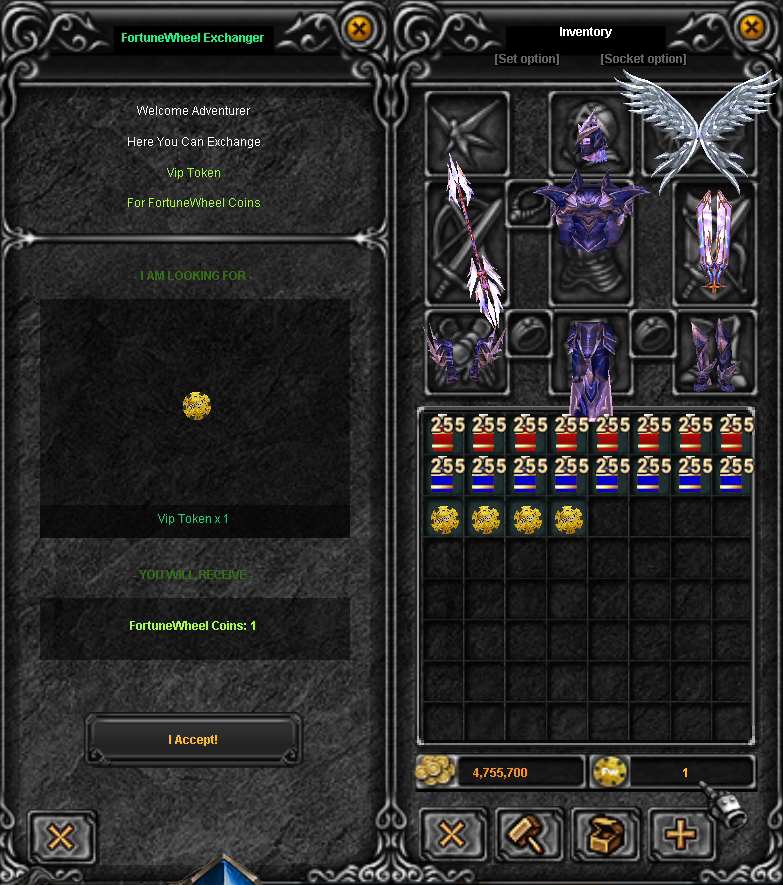Select the Vip Token in the exchange box
The image size is (783, 885).
point(196,405)
